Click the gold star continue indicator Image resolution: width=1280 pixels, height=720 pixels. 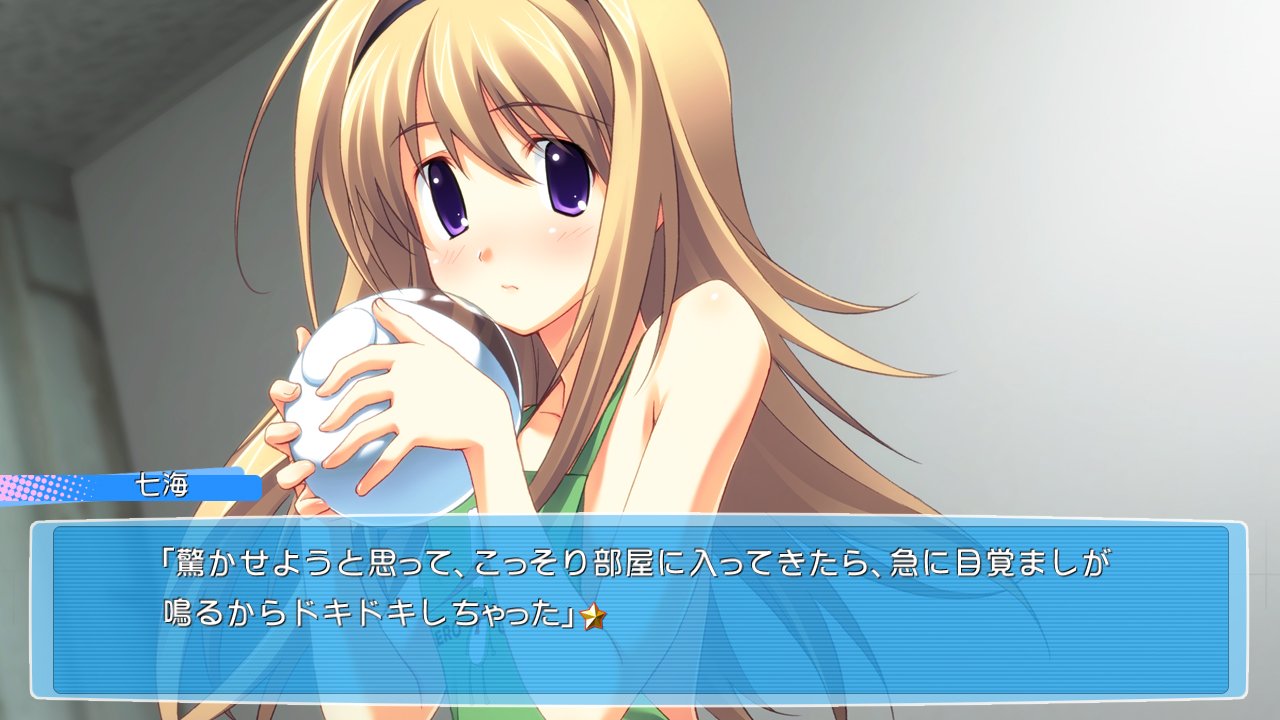[594, 617]
